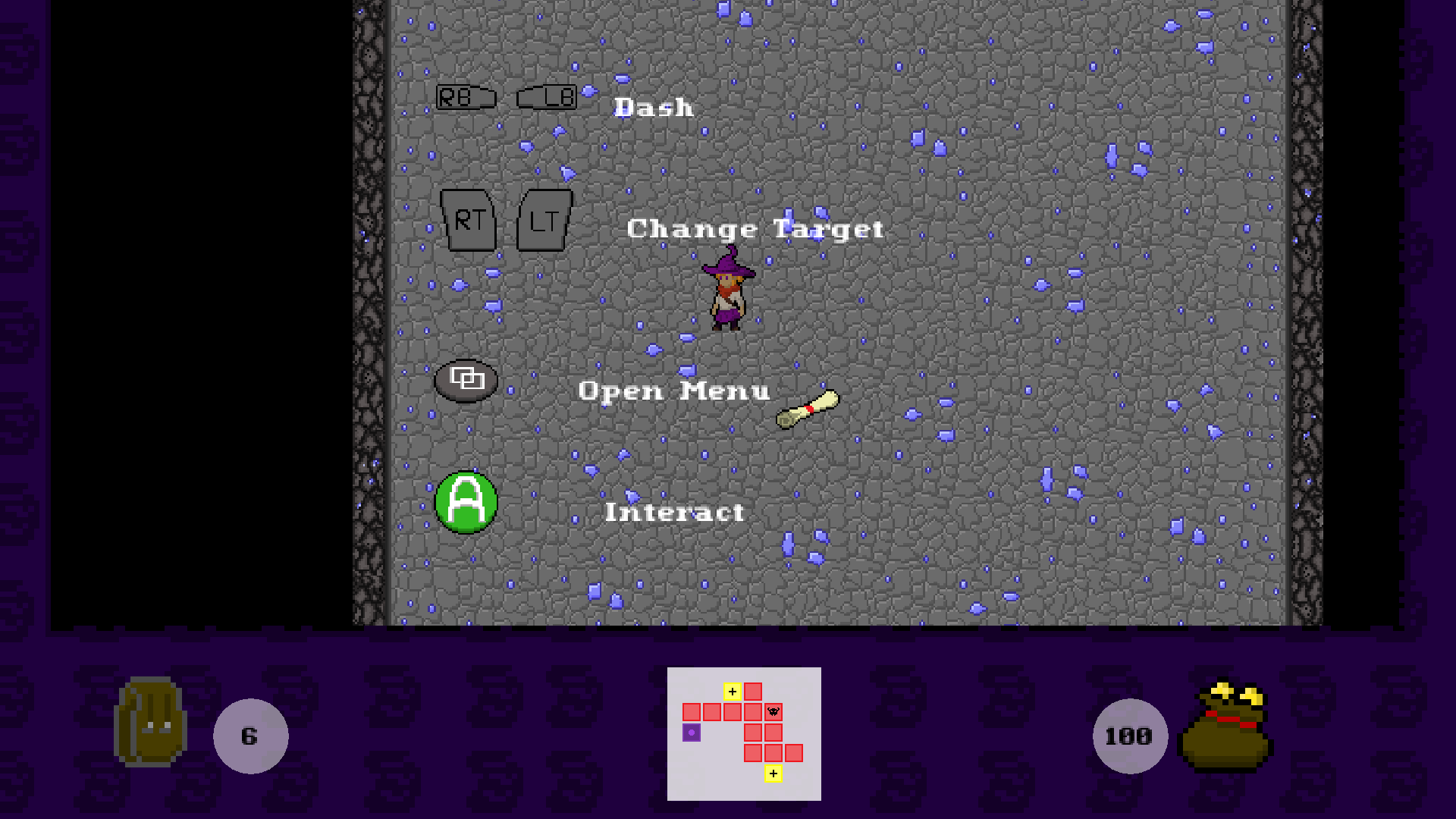Screen dimensions: 1456x819
Task: Click the gold coin pouch icon
Action: coord(1225,728)
